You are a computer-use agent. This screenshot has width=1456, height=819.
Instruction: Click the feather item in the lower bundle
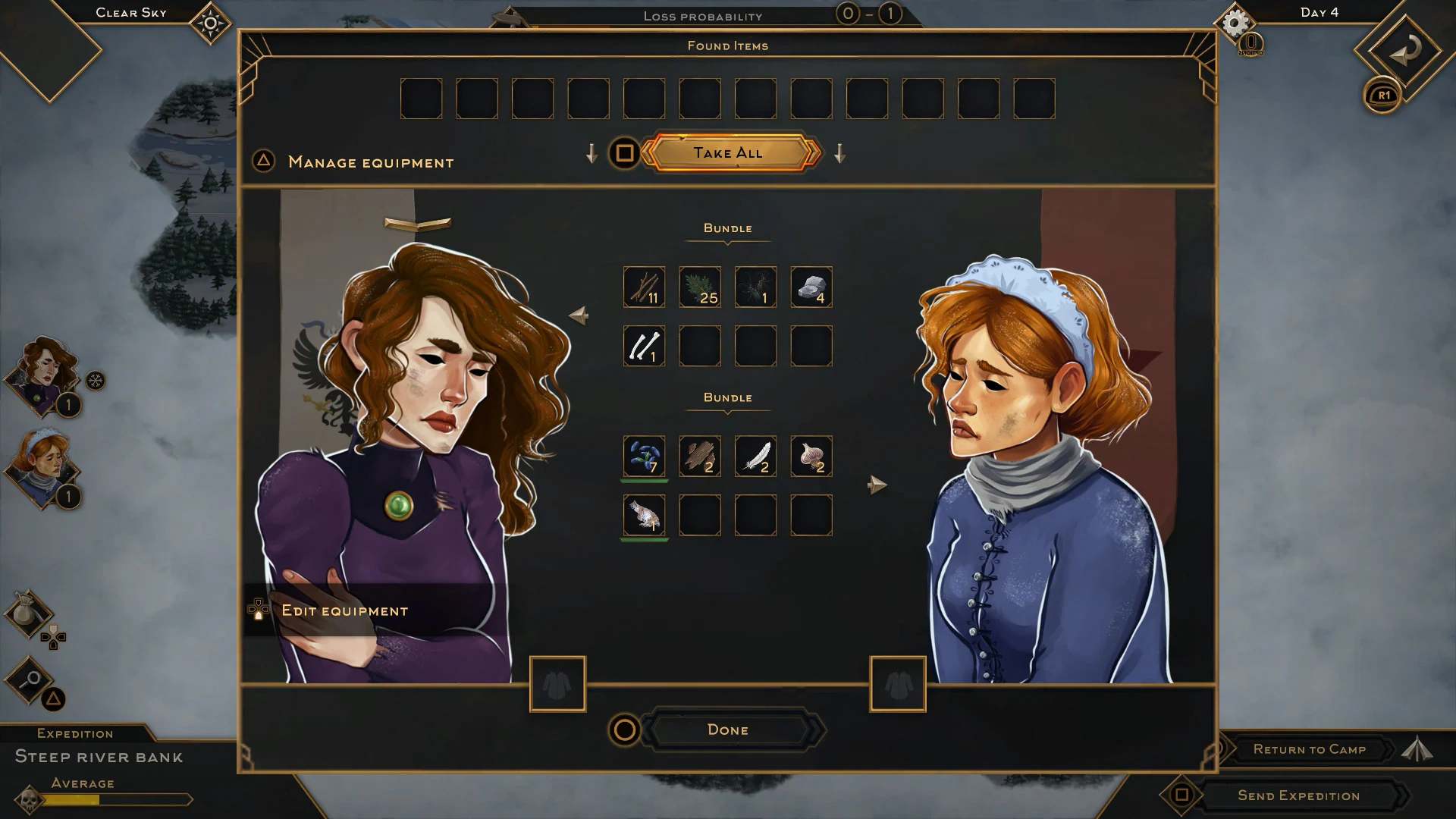point(755,457)
